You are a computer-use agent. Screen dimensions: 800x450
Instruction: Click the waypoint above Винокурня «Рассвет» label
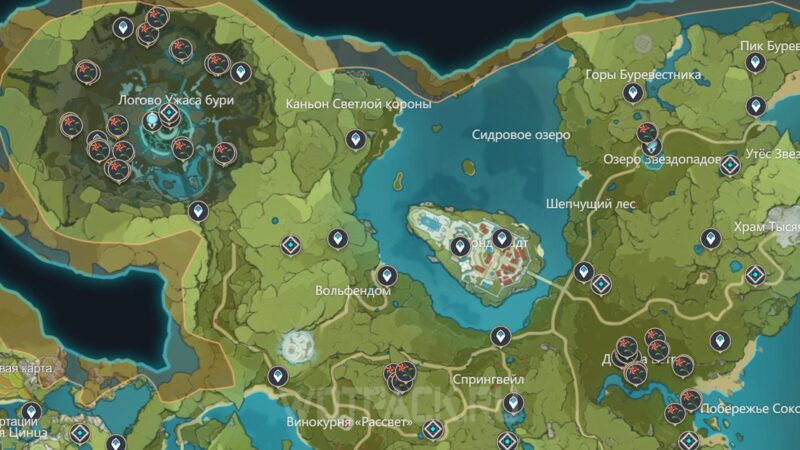(278, 376)
